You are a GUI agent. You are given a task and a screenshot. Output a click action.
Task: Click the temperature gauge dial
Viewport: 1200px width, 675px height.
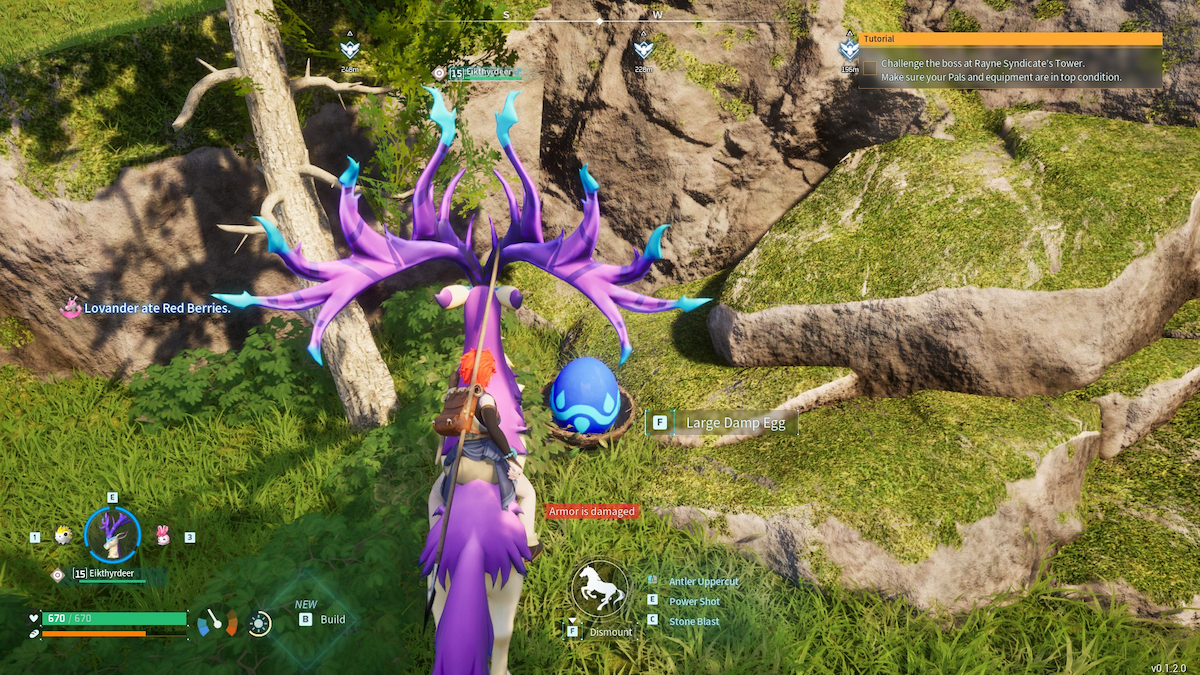217,623
